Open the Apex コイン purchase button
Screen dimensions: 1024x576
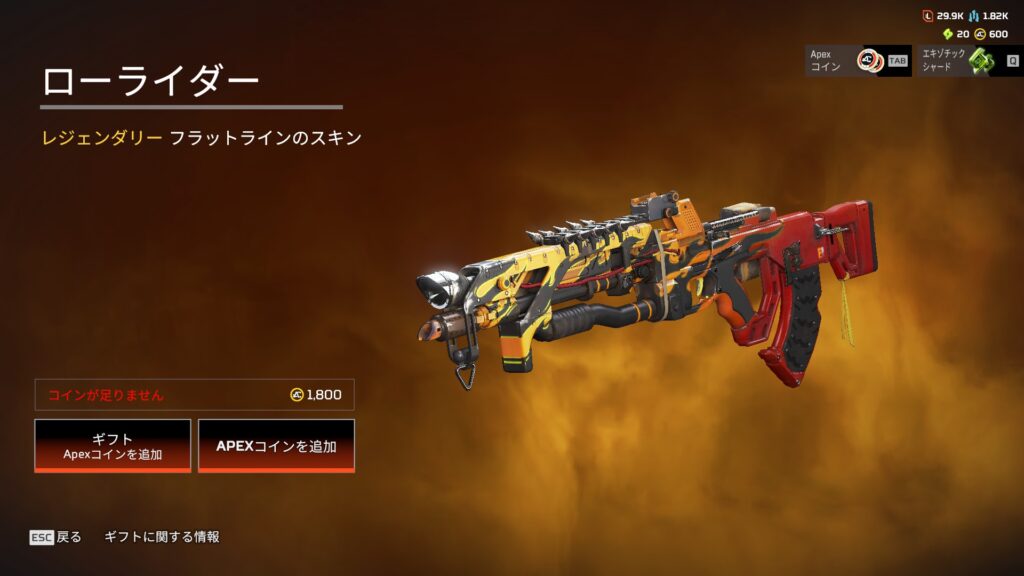point(858,61)
